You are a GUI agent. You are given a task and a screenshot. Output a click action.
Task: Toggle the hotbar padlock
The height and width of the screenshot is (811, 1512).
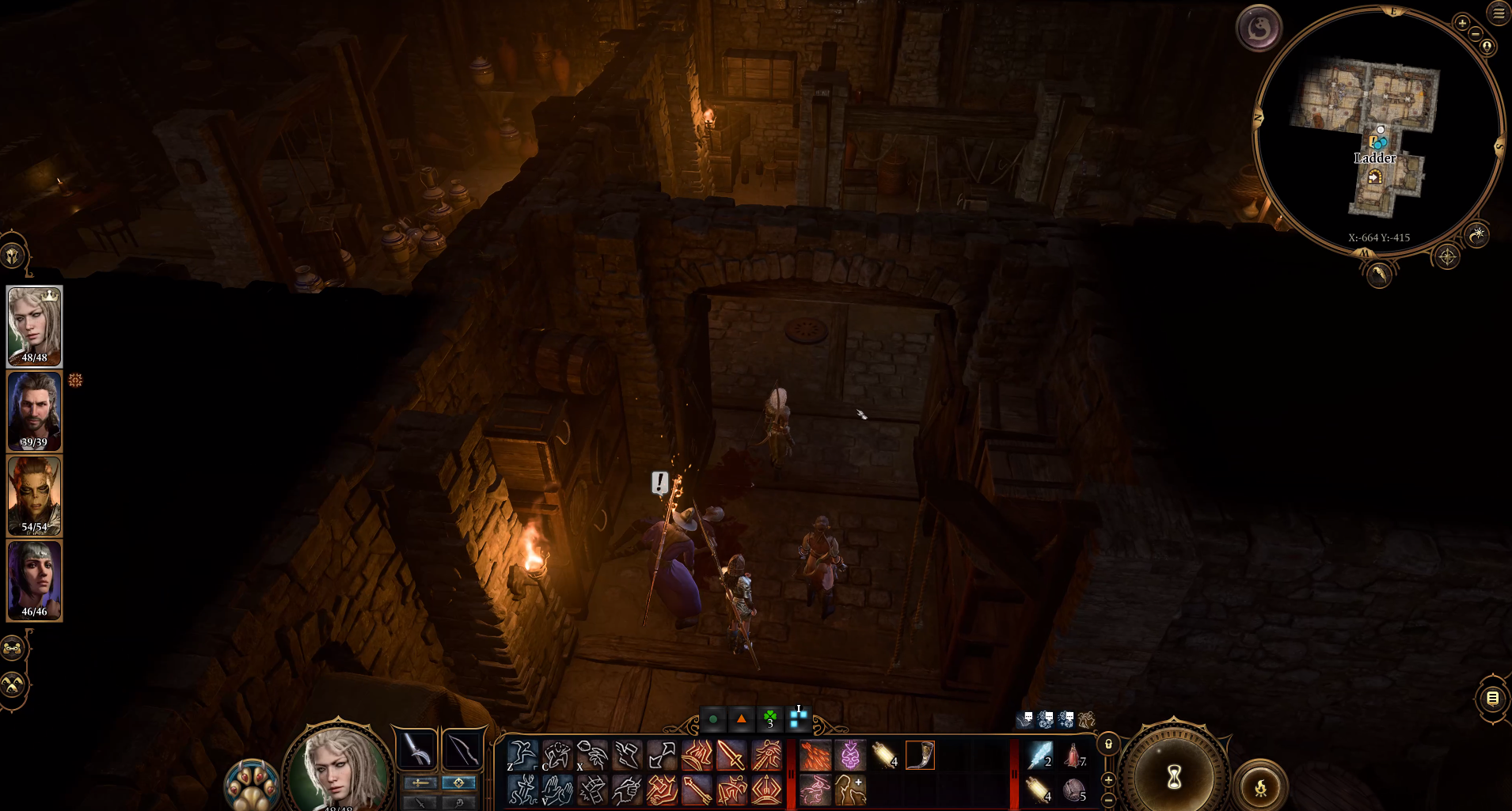coord(1108,744)
